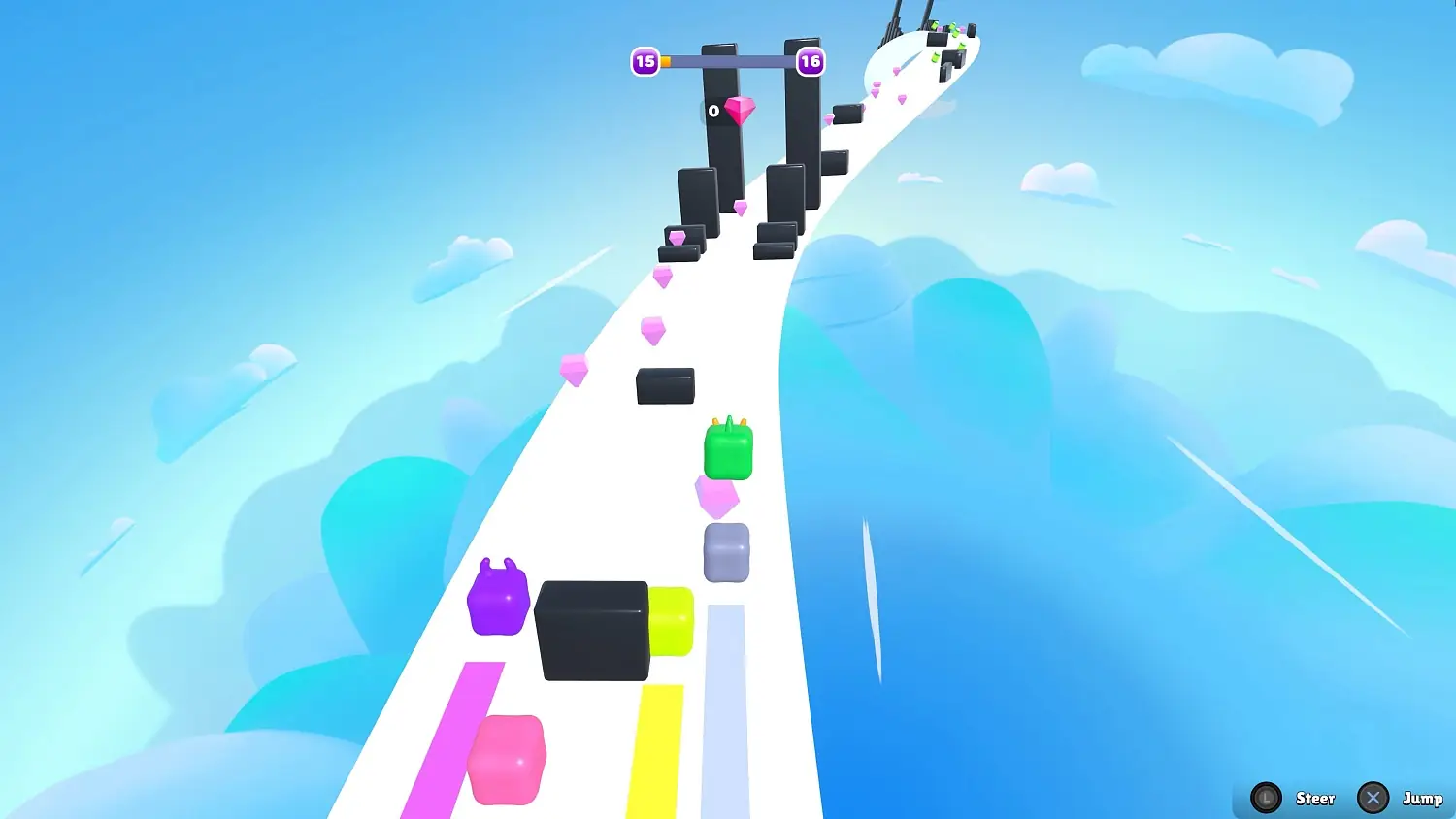Screen dimensions: 1456x819
Task: Click the purple jelly cube with ears
Action: [x=498, y=604]
